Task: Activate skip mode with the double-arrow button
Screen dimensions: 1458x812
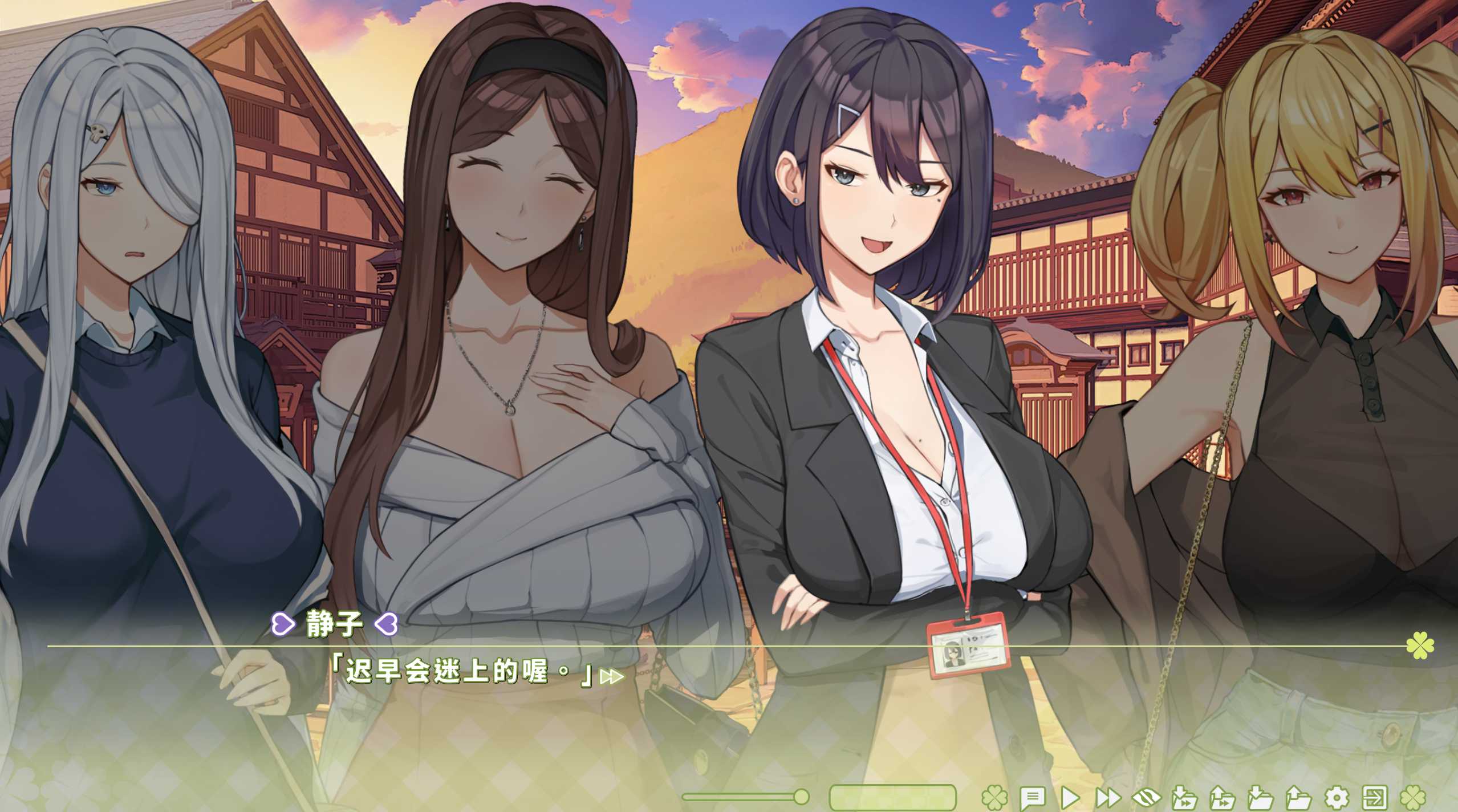Action: 1108,797
